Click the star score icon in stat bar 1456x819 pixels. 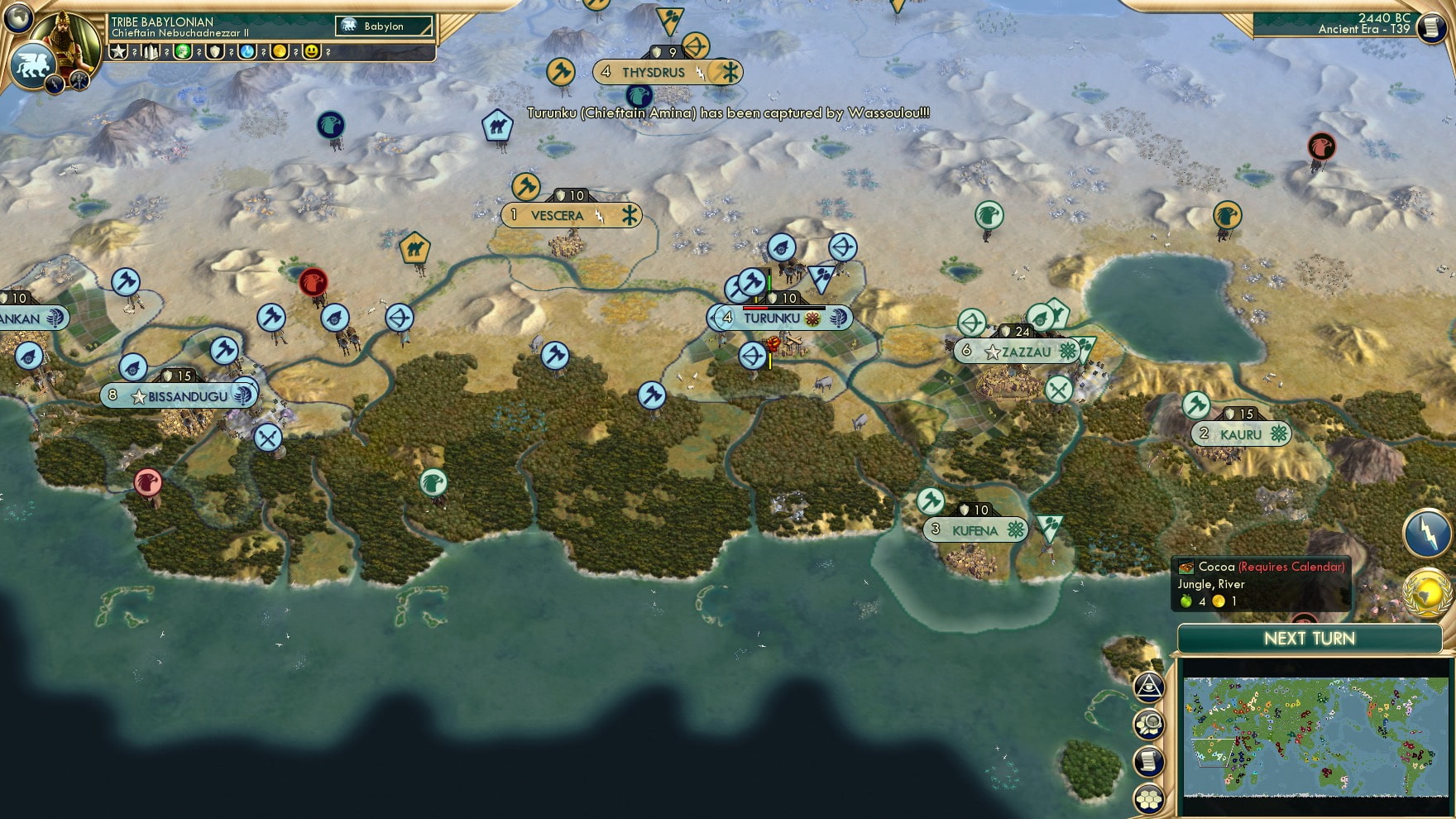tap(119, 51)
